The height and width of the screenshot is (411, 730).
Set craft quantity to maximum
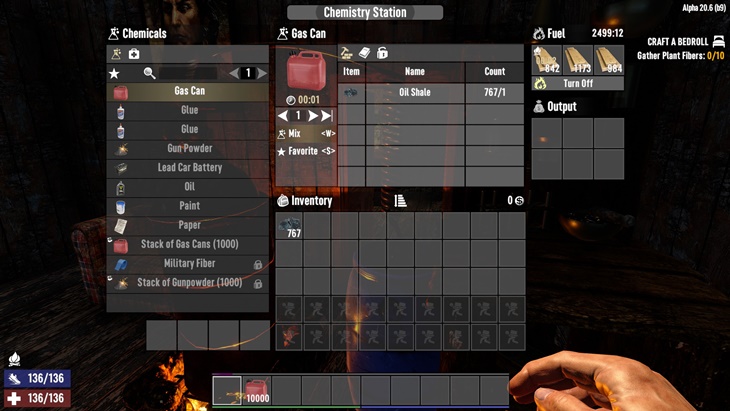click(327, 116)
